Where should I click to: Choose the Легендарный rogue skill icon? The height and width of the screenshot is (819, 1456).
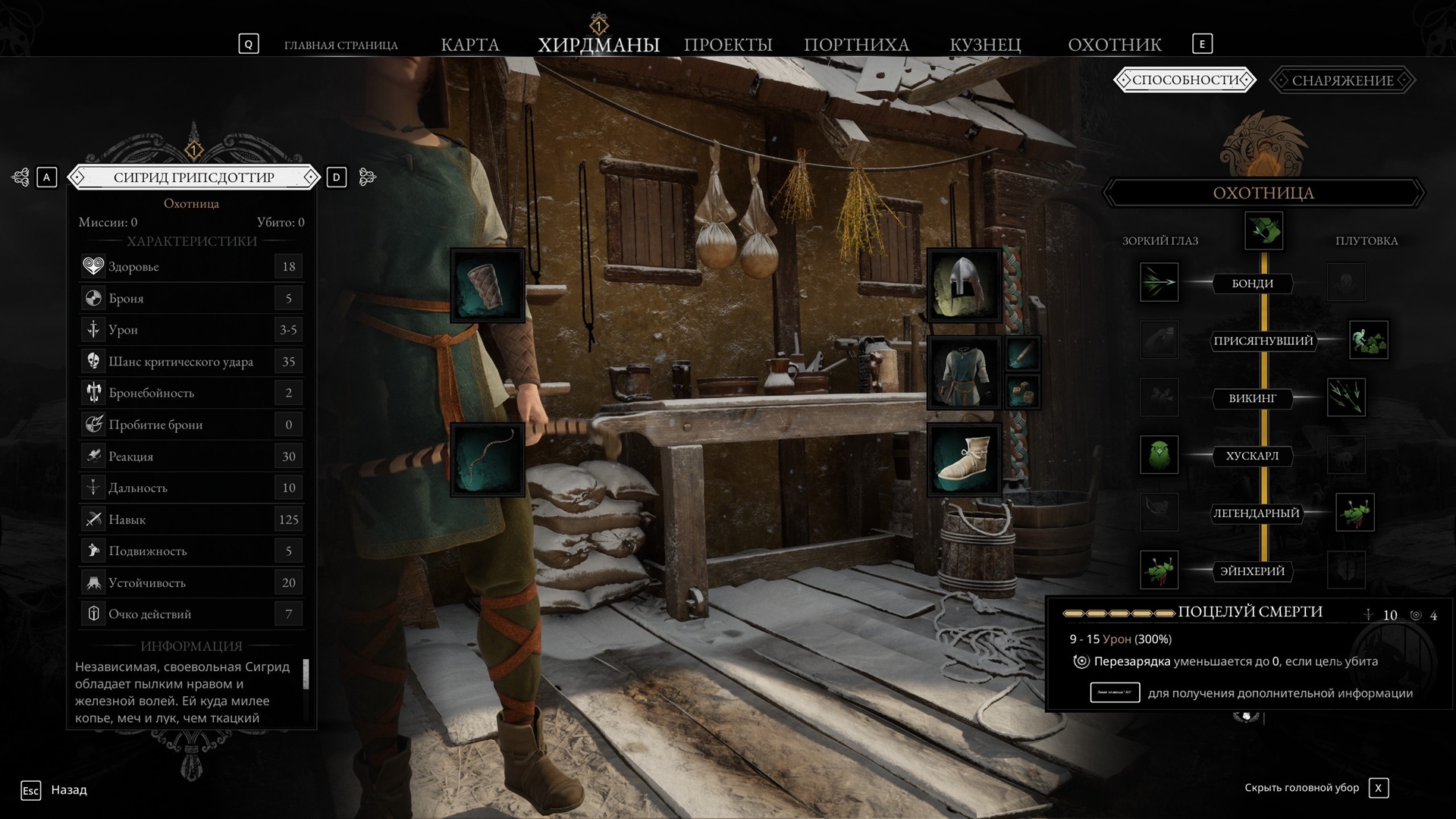1354,513
